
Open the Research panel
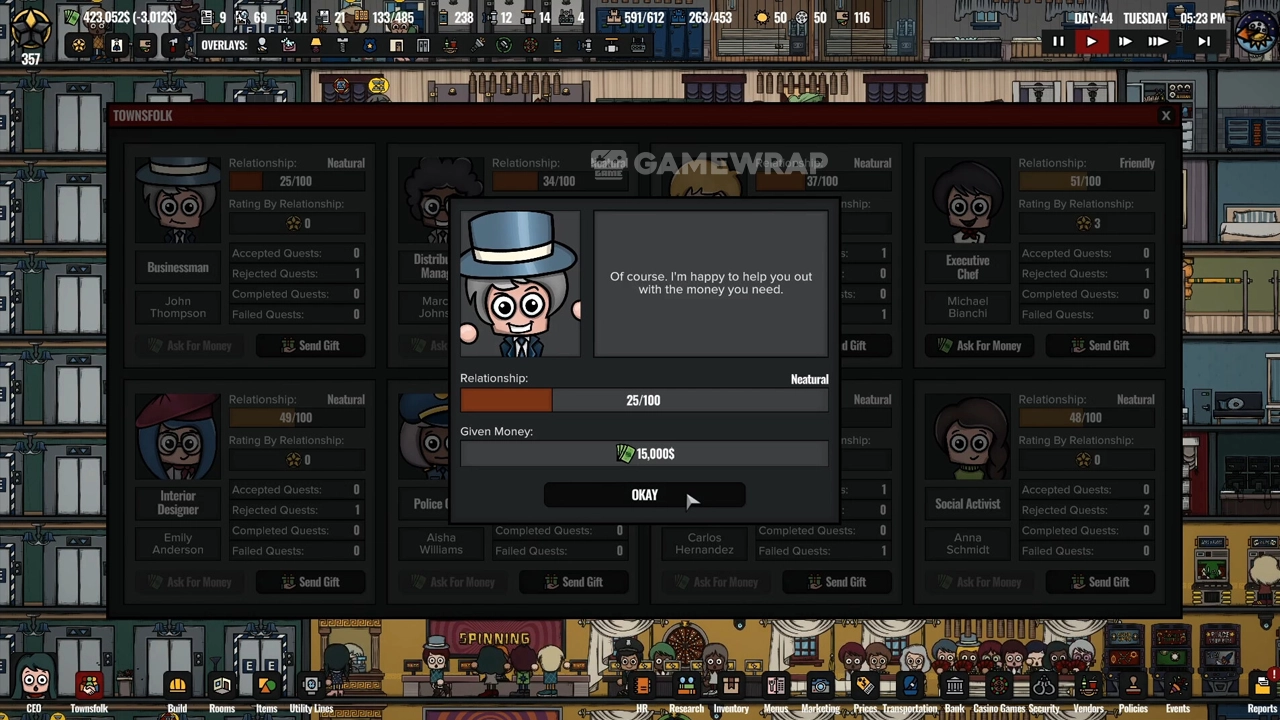[x=686, y=689]
